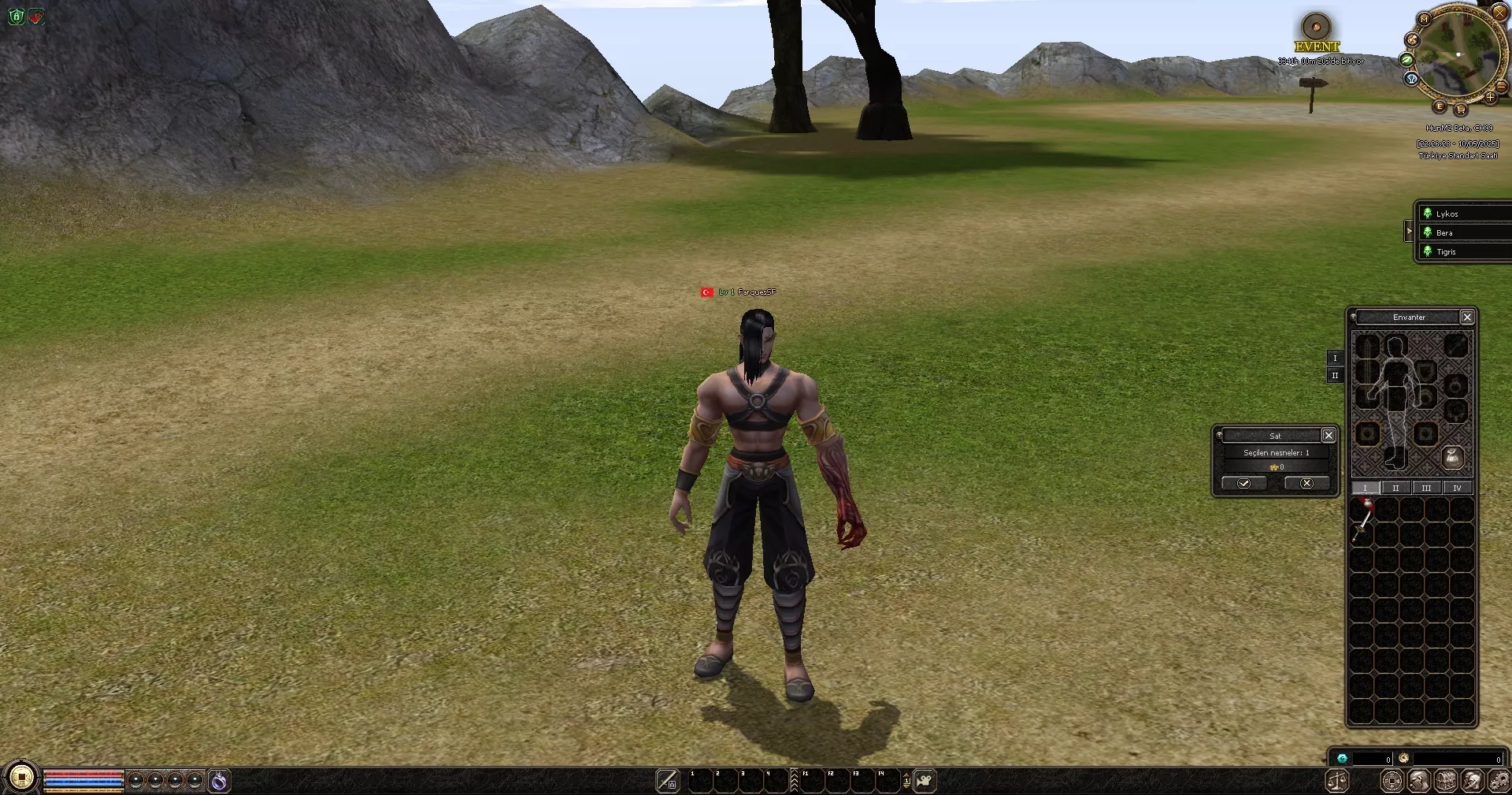This screenshot has height=795, width=1512.
Task: Open the settings gears icon
Action: click(x=1499, y=782)
